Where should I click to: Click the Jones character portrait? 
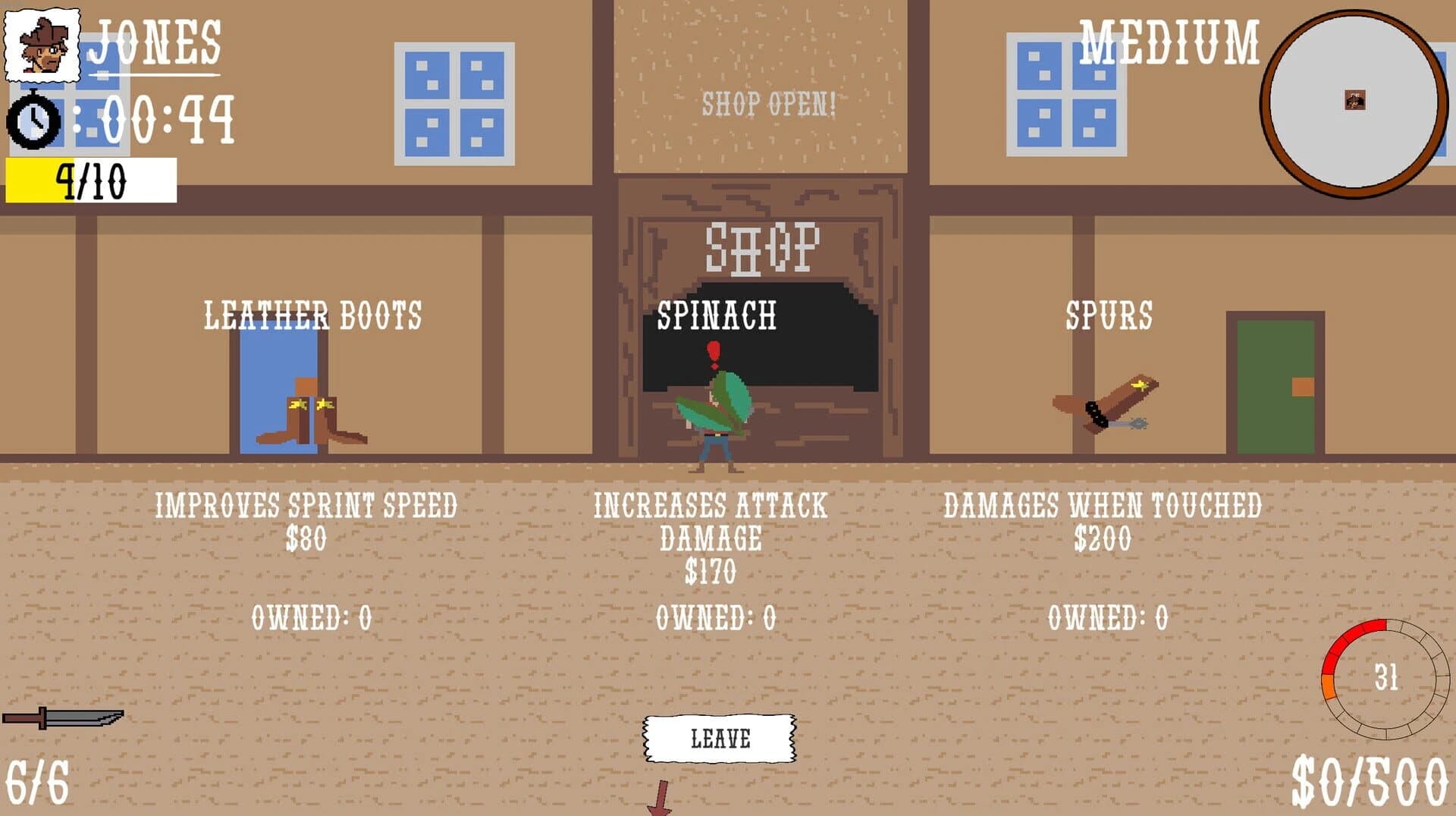42,46
